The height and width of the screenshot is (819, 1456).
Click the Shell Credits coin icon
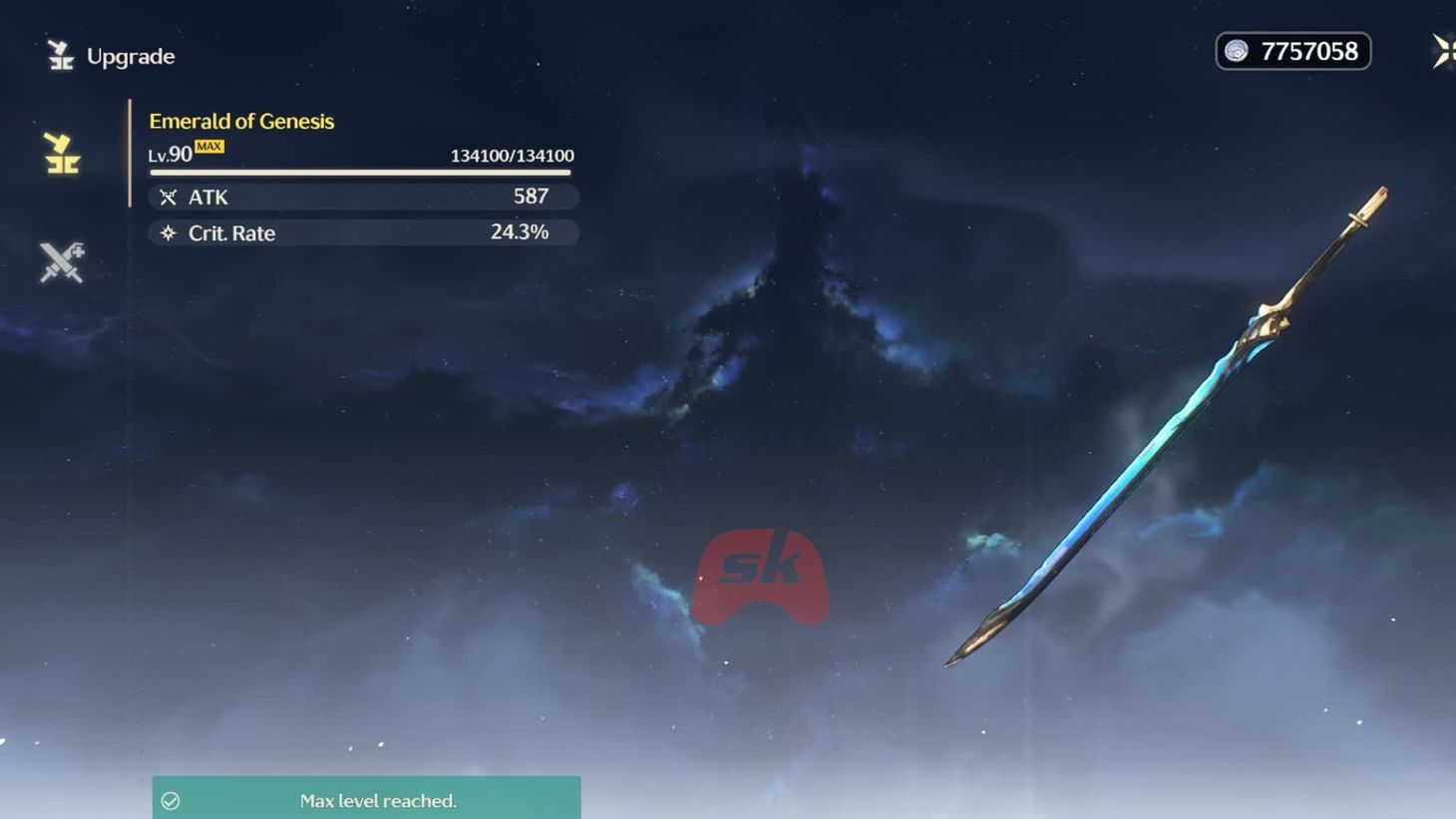point(1239,50)
